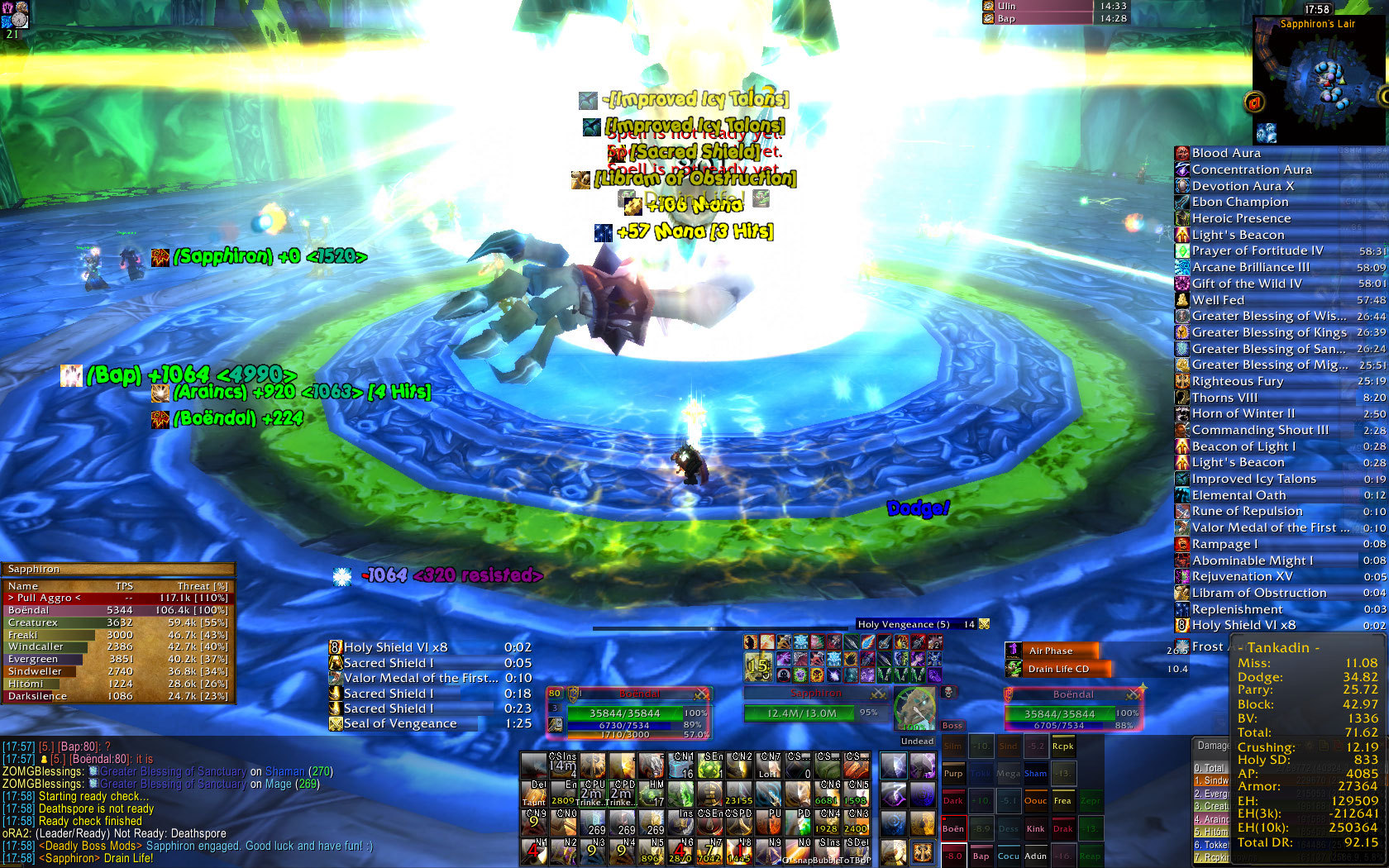Select Boëndal's player unit frame
Image resolution: width=1389 pixels, height=868 pixels.
pyautogui.click(x=638, y=713)
